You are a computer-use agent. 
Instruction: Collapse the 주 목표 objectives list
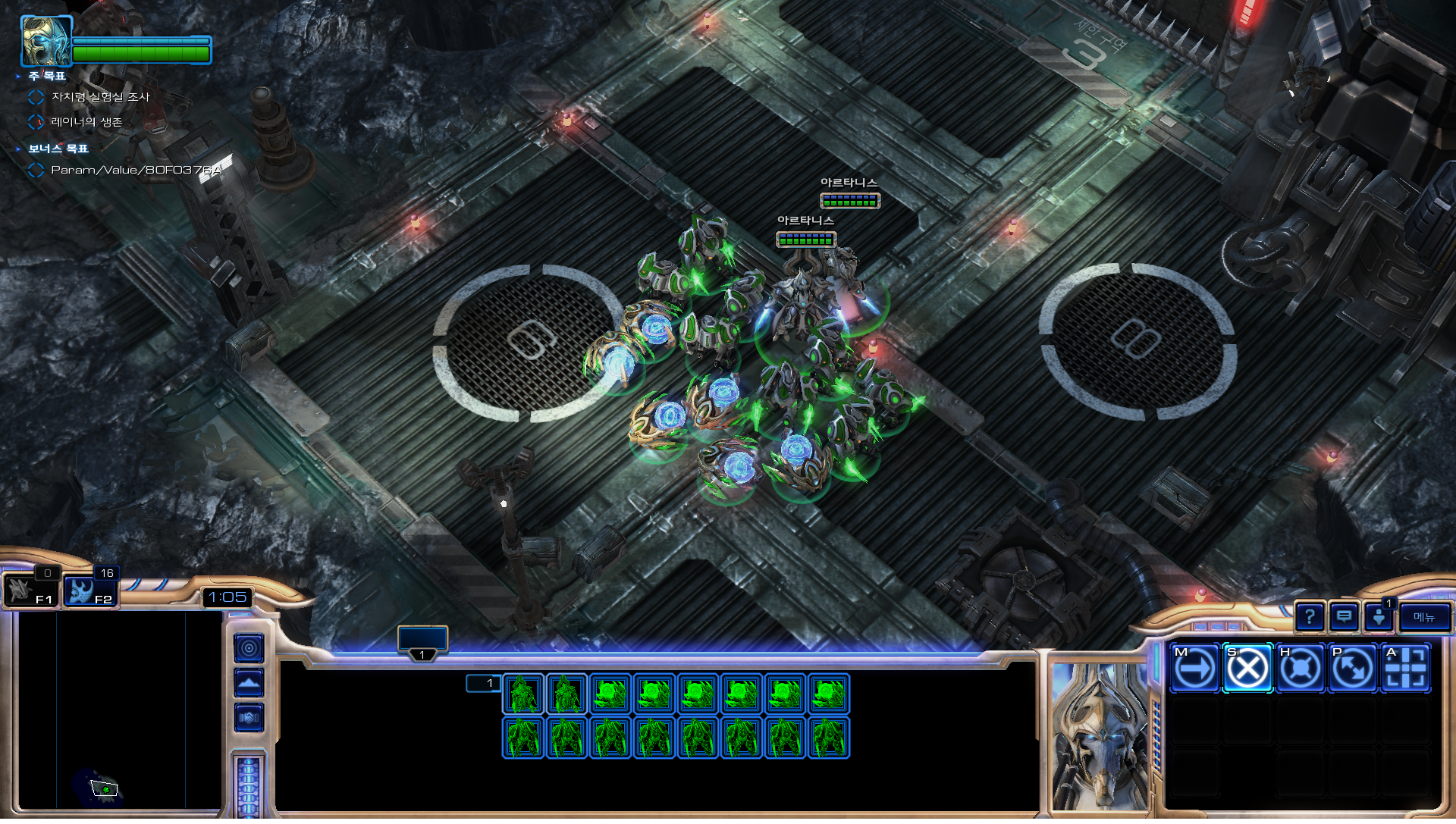18,77
